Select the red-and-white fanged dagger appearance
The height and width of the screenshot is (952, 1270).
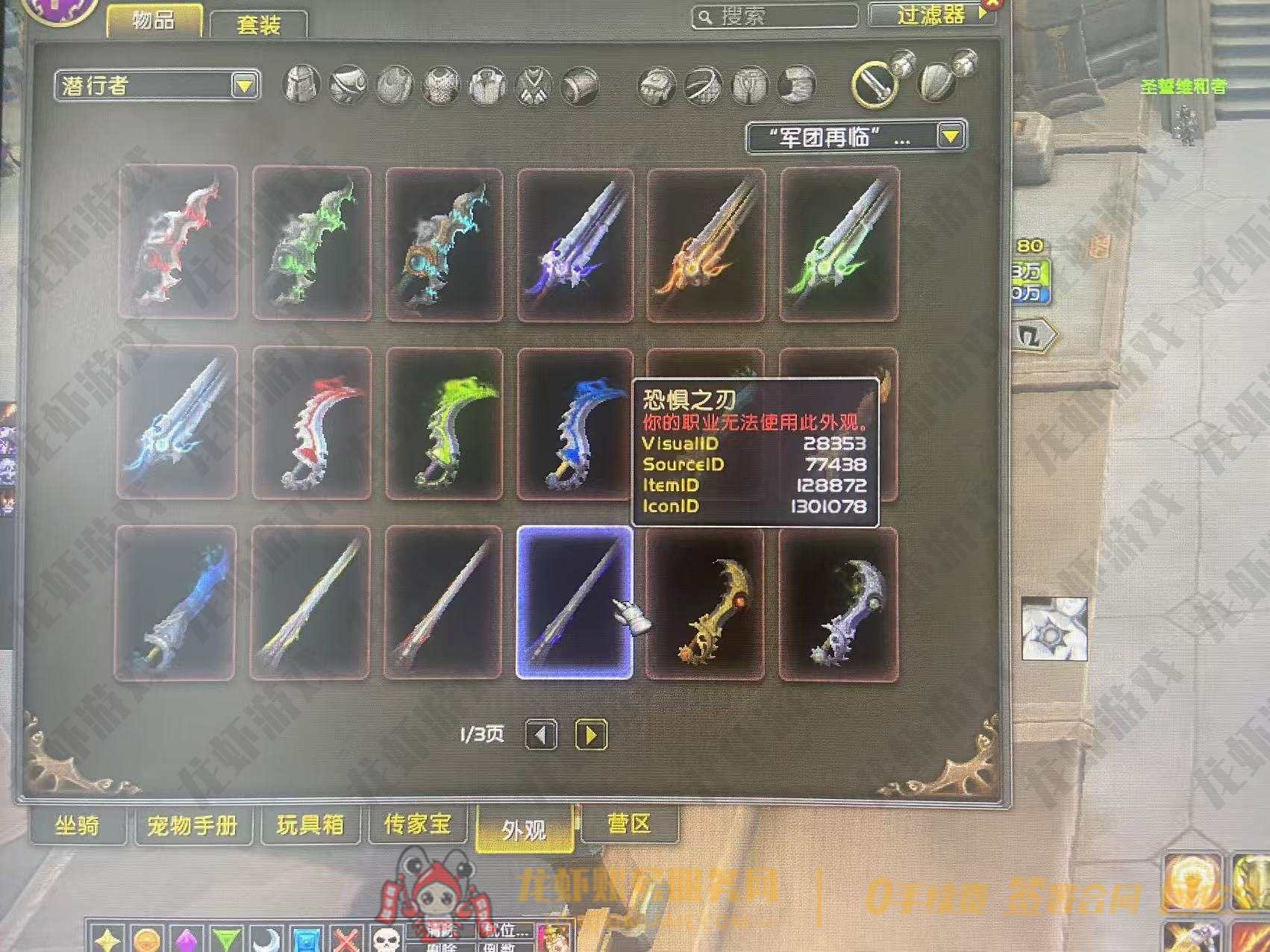tap(312, 423)
